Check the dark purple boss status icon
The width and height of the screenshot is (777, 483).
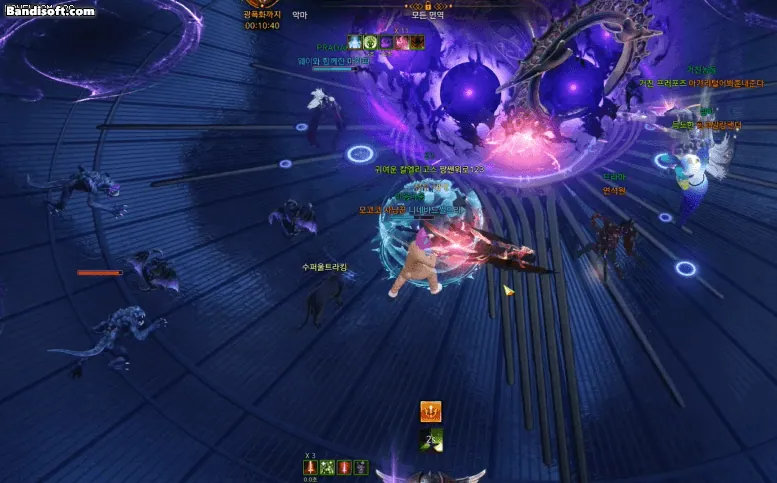click(386, 42)
